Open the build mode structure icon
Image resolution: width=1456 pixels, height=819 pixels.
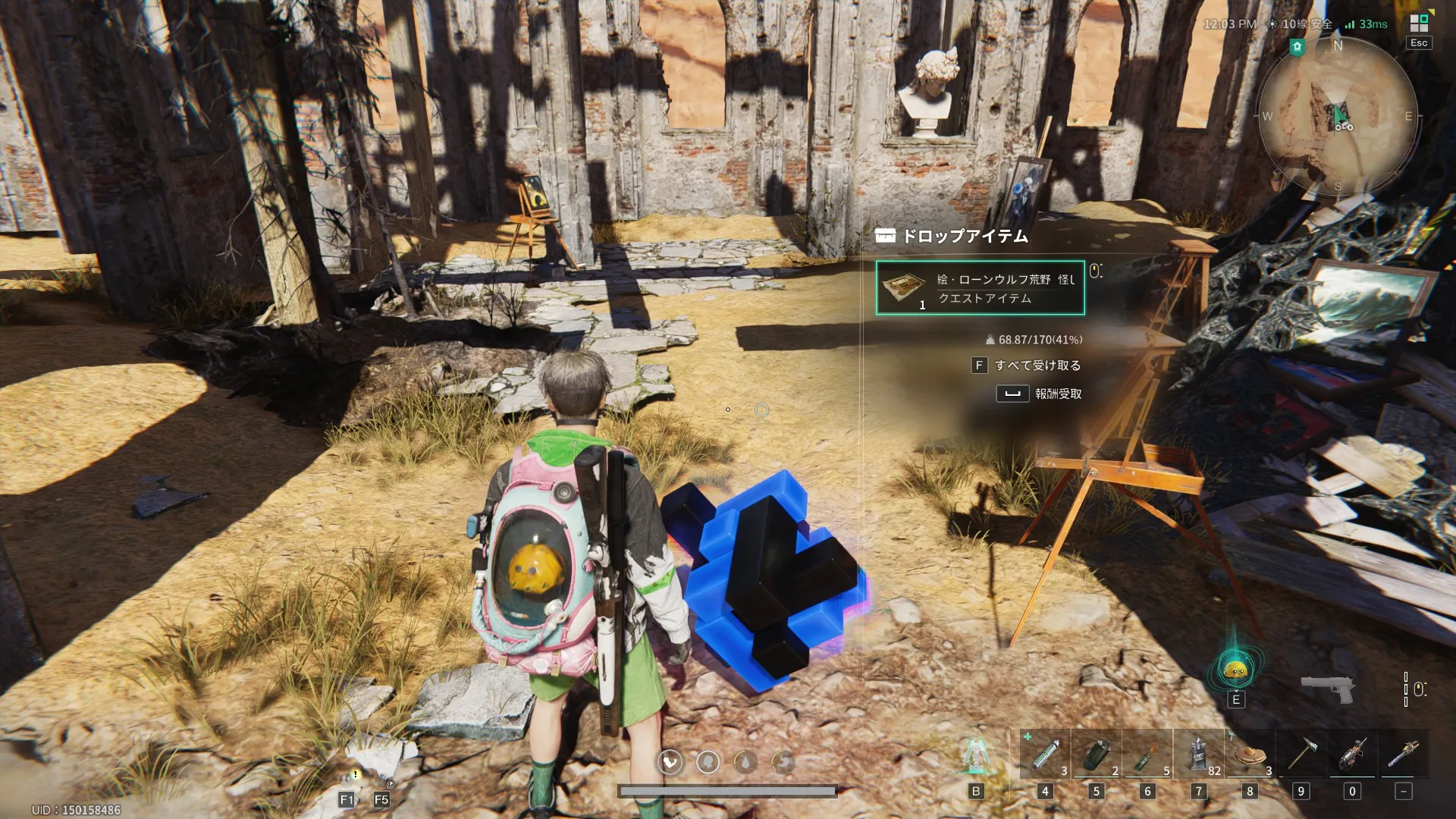976,755
